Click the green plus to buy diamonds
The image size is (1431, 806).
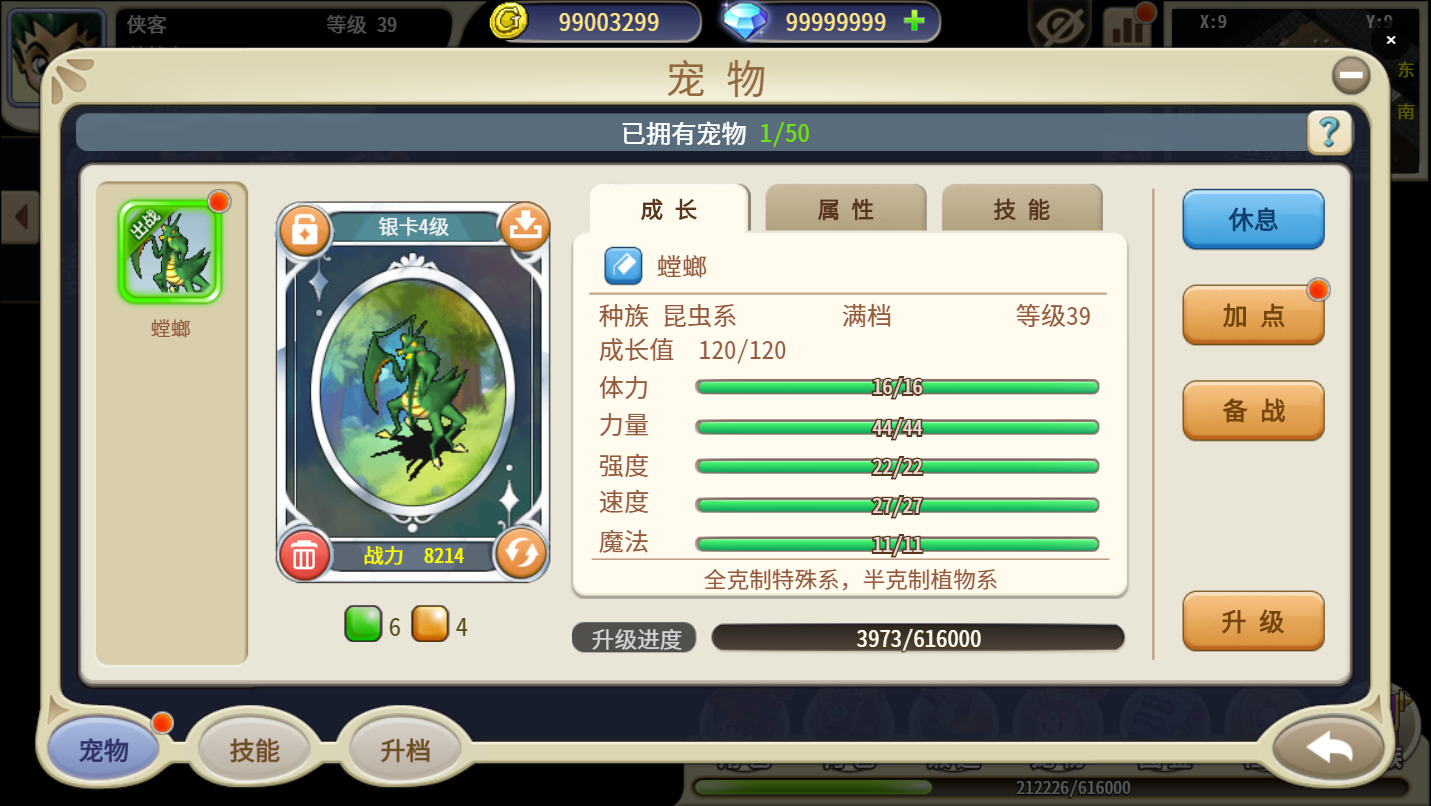click(916, 21)
